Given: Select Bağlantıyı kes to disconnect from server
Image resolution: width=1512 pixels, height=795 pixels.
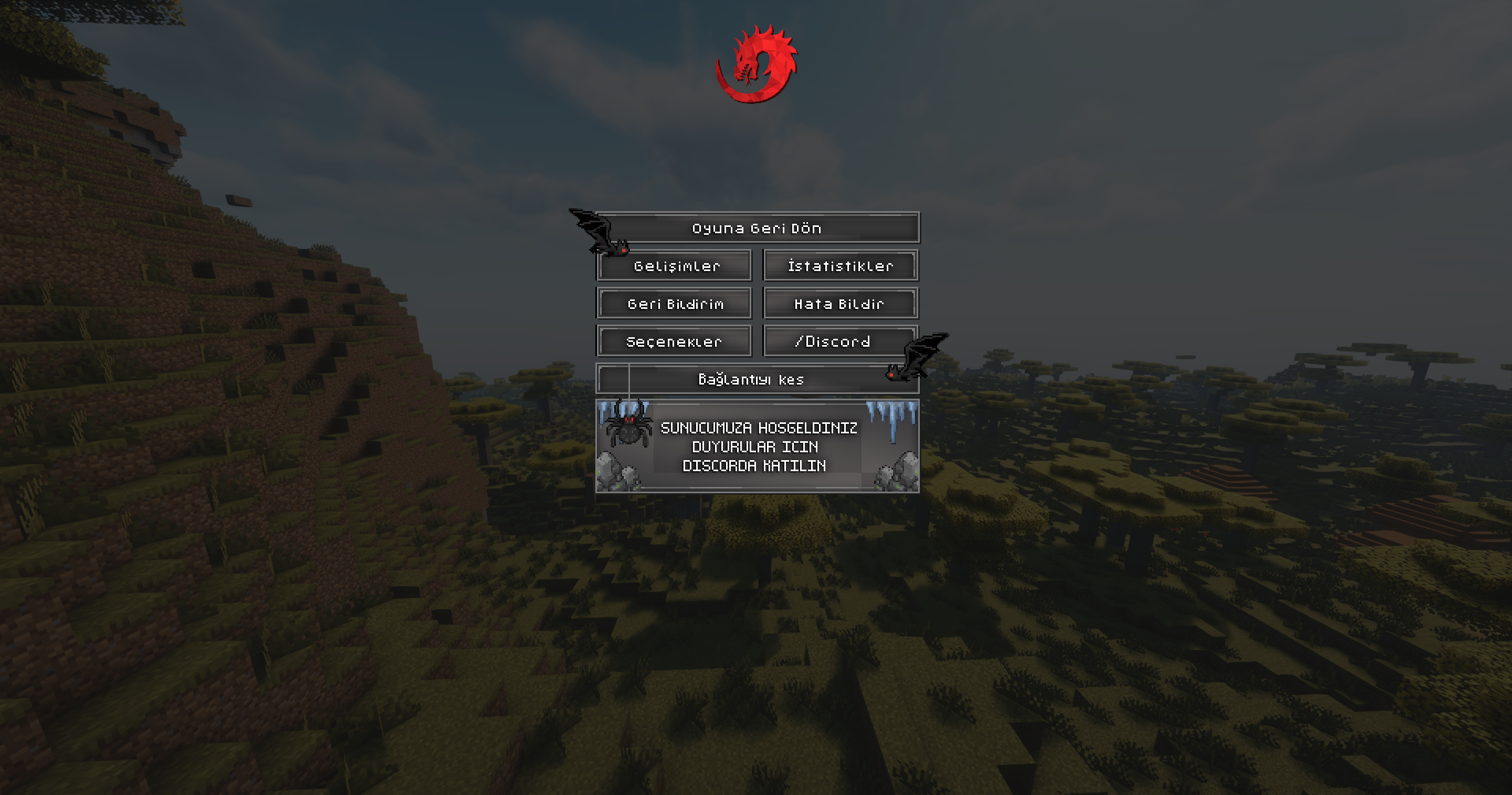Looking at the screenshot, I should coord(751,379).
